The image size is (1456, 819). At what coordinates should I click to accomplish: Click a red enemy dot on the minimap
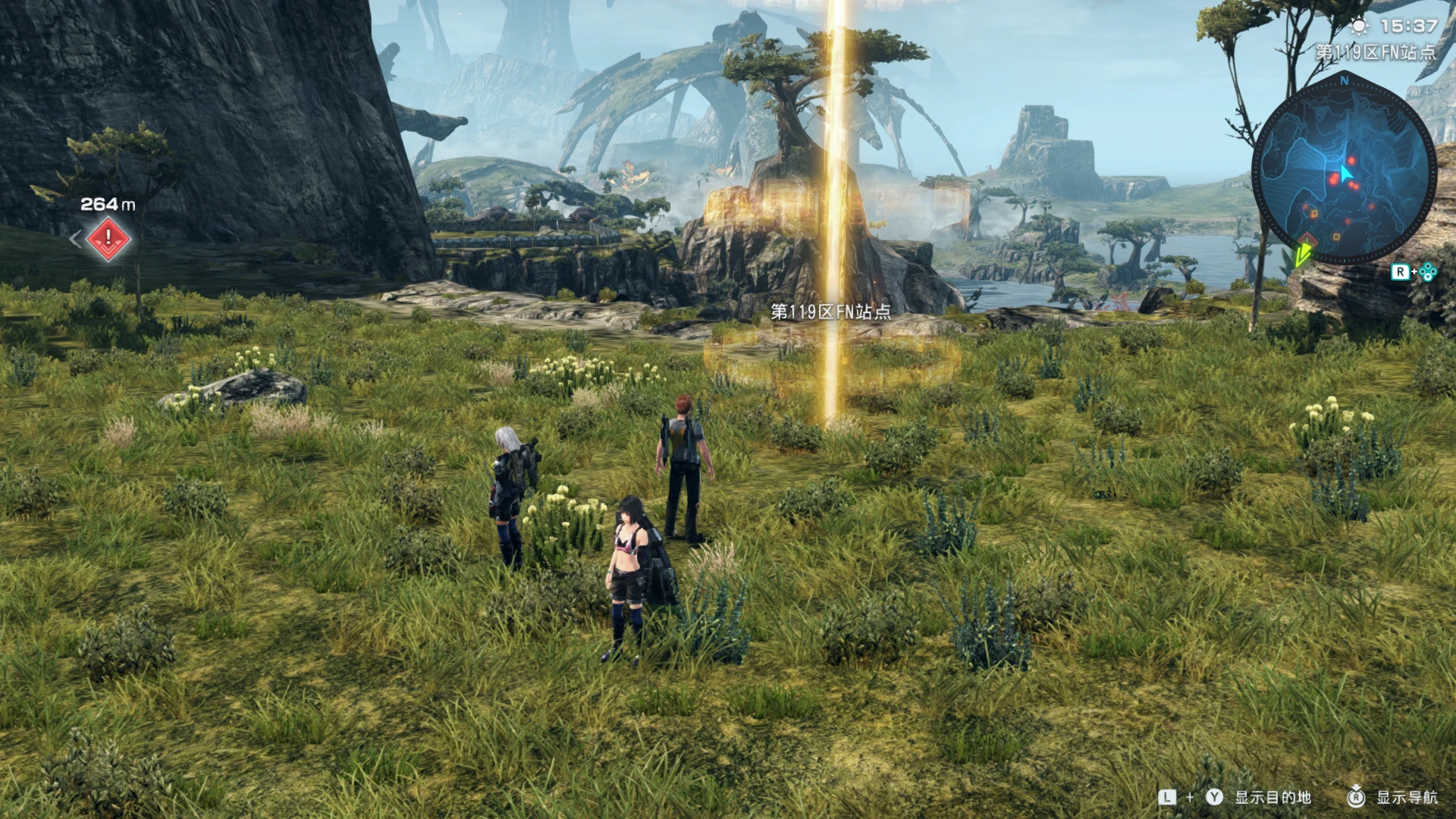click(x=1351, y=160)
